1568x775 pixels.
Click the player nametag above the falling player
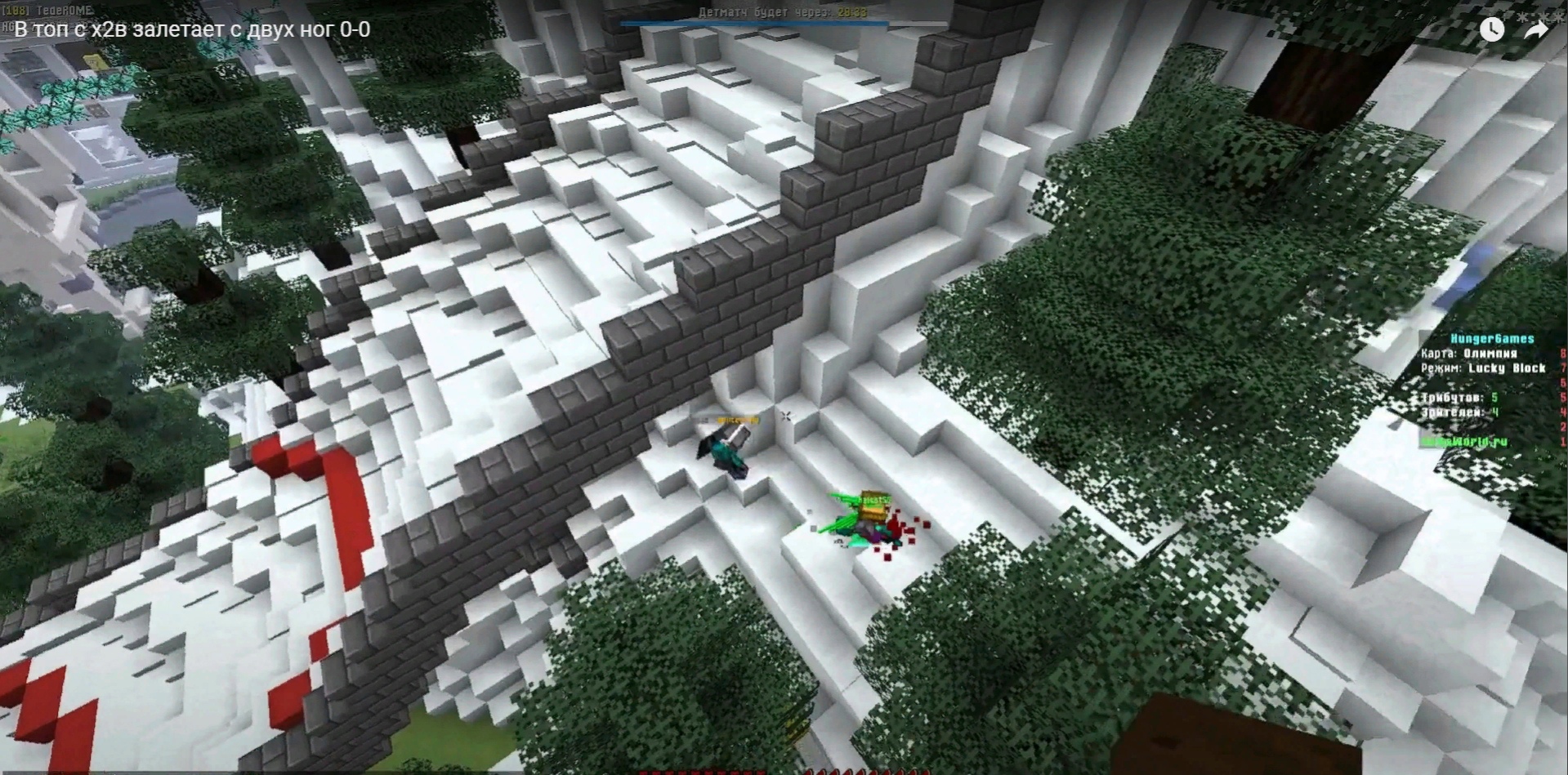[x=738, y=420]
